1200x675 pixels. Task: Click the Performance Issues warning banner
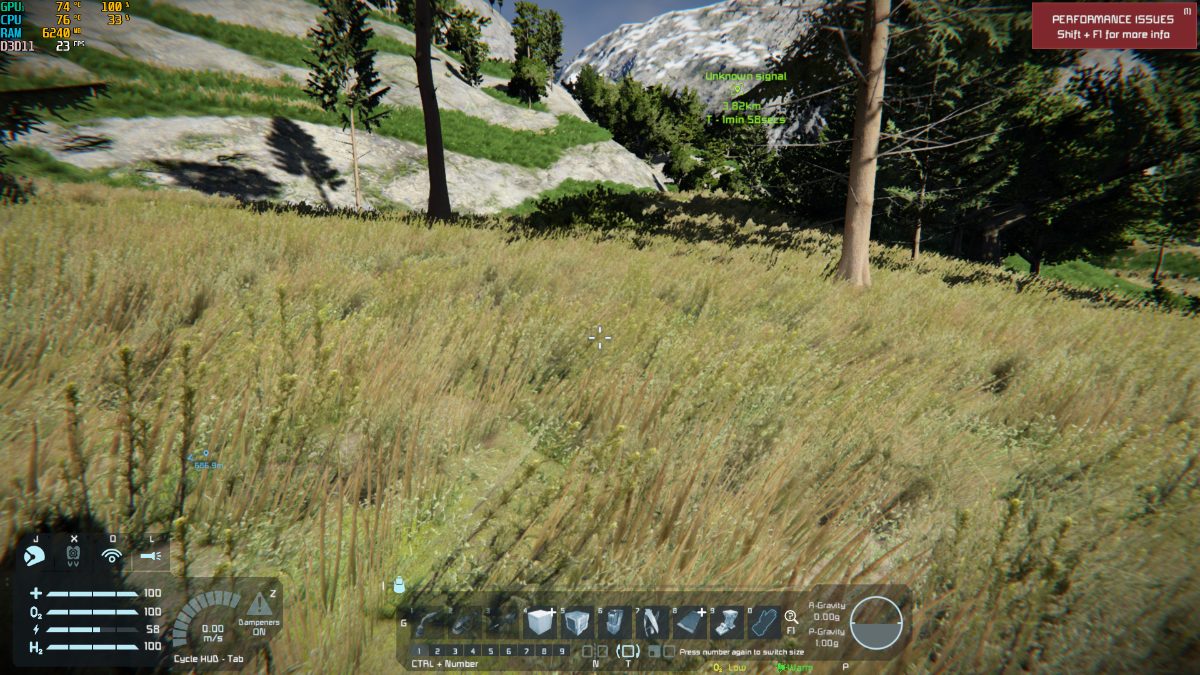point(1114,26)
